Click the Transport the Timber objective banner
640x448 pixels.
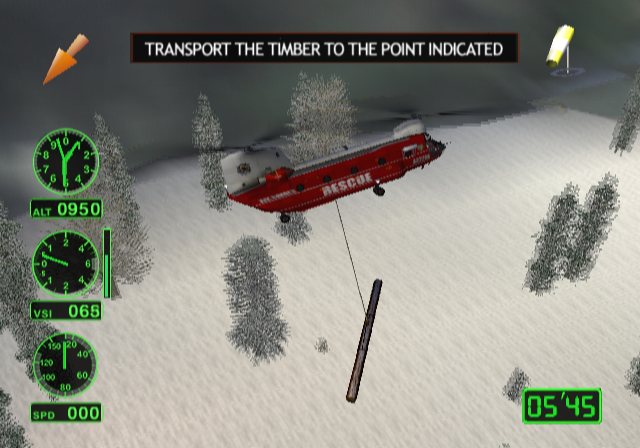324,48
